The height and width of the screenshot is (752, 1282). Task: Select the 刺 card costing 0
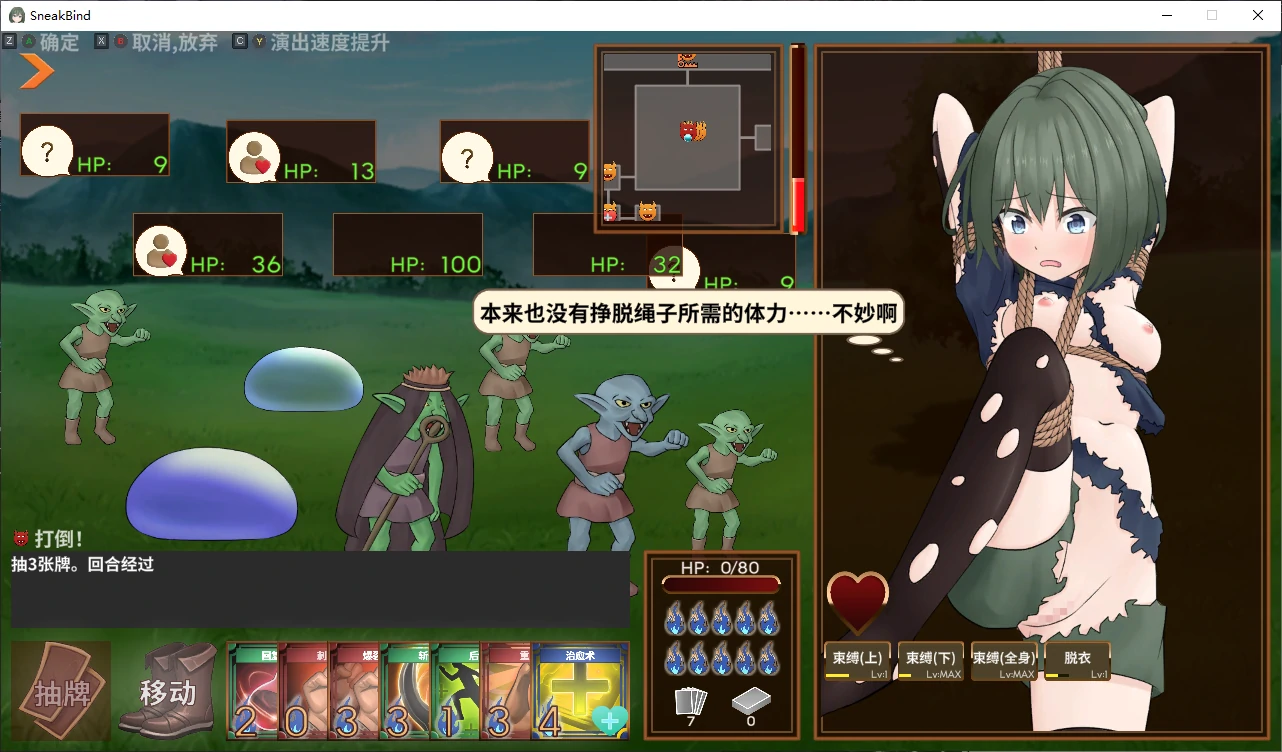pyautogui.click(x=304, y=690)
